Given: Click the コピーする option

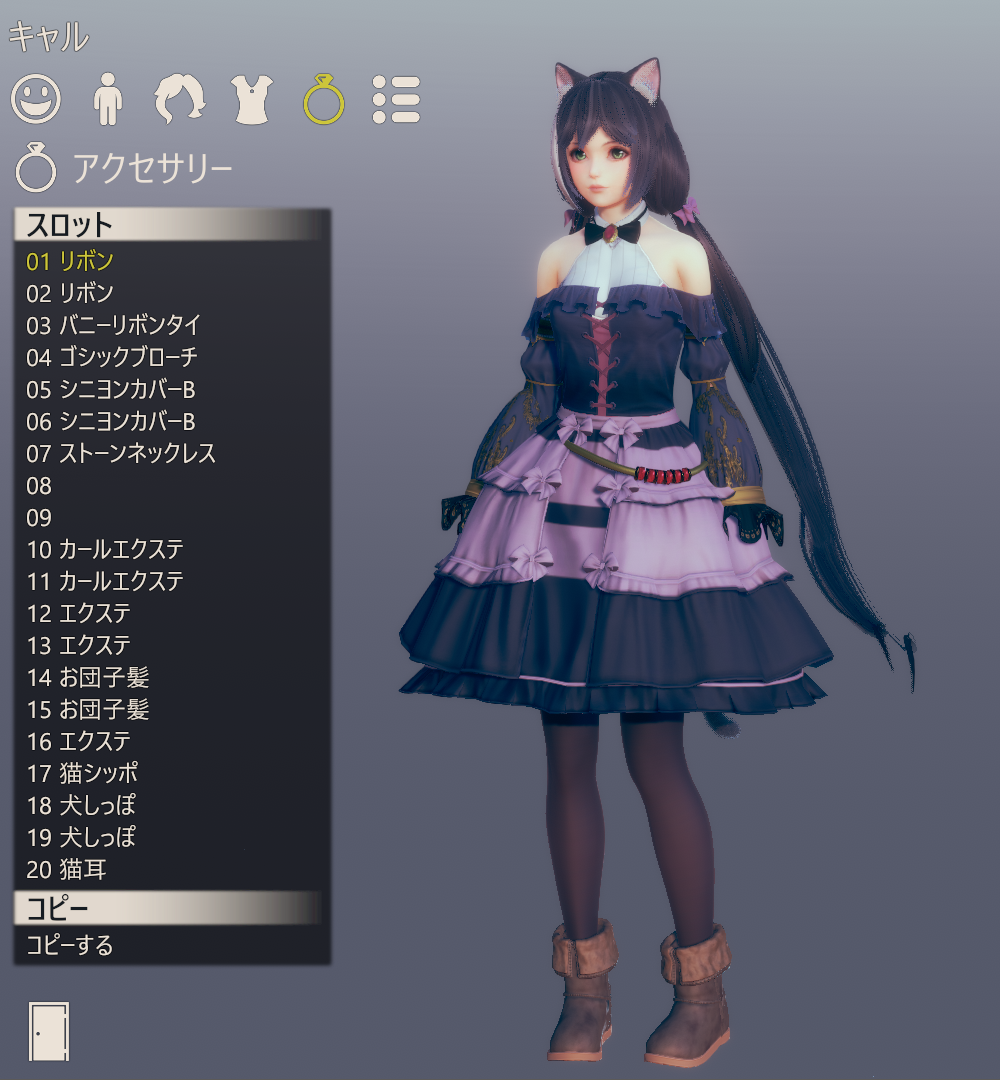Looking at the screenshot, I should coord(70,945).
